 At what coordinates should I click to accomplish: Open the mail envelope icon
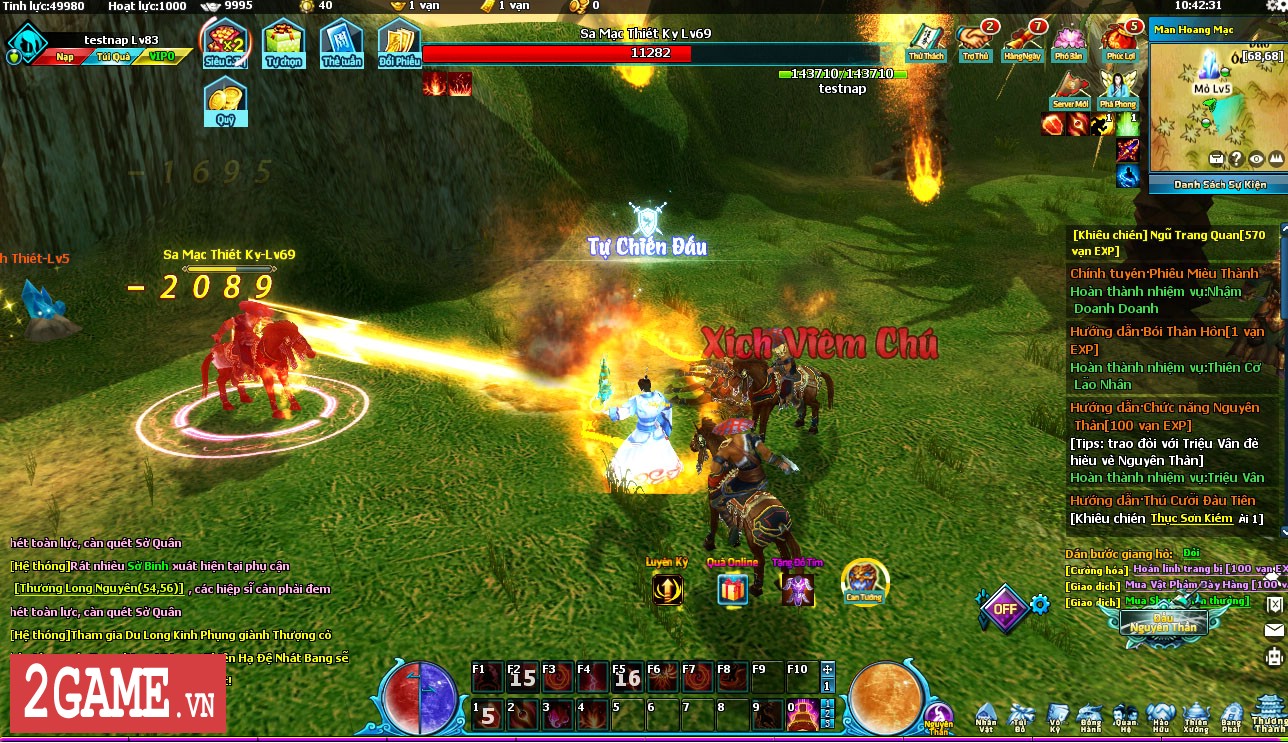point(1274,630)
